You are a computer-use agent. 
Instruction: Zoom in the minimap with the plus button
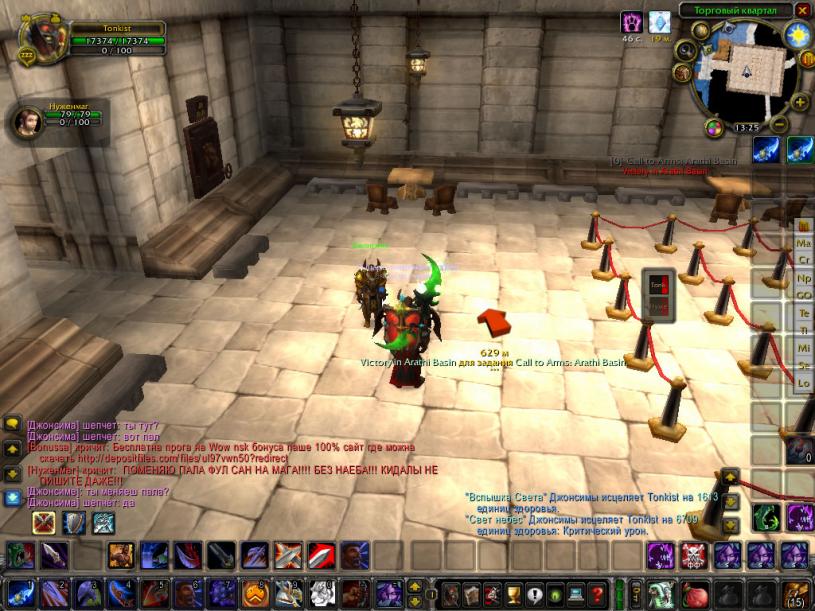(x=800, y=102)
